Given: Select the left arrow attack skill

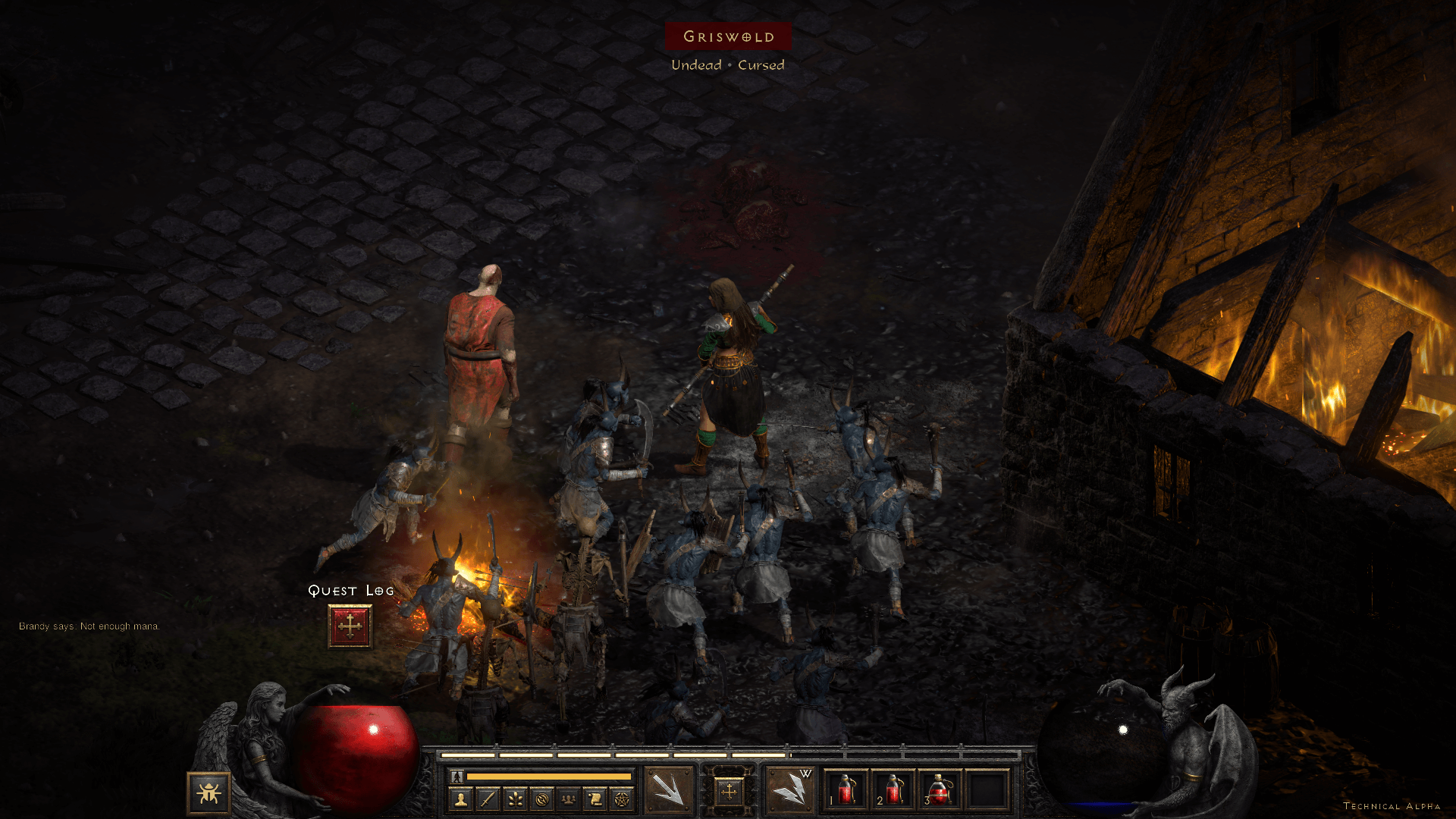Looking at the screenshot, I should [x=668, y=791].
